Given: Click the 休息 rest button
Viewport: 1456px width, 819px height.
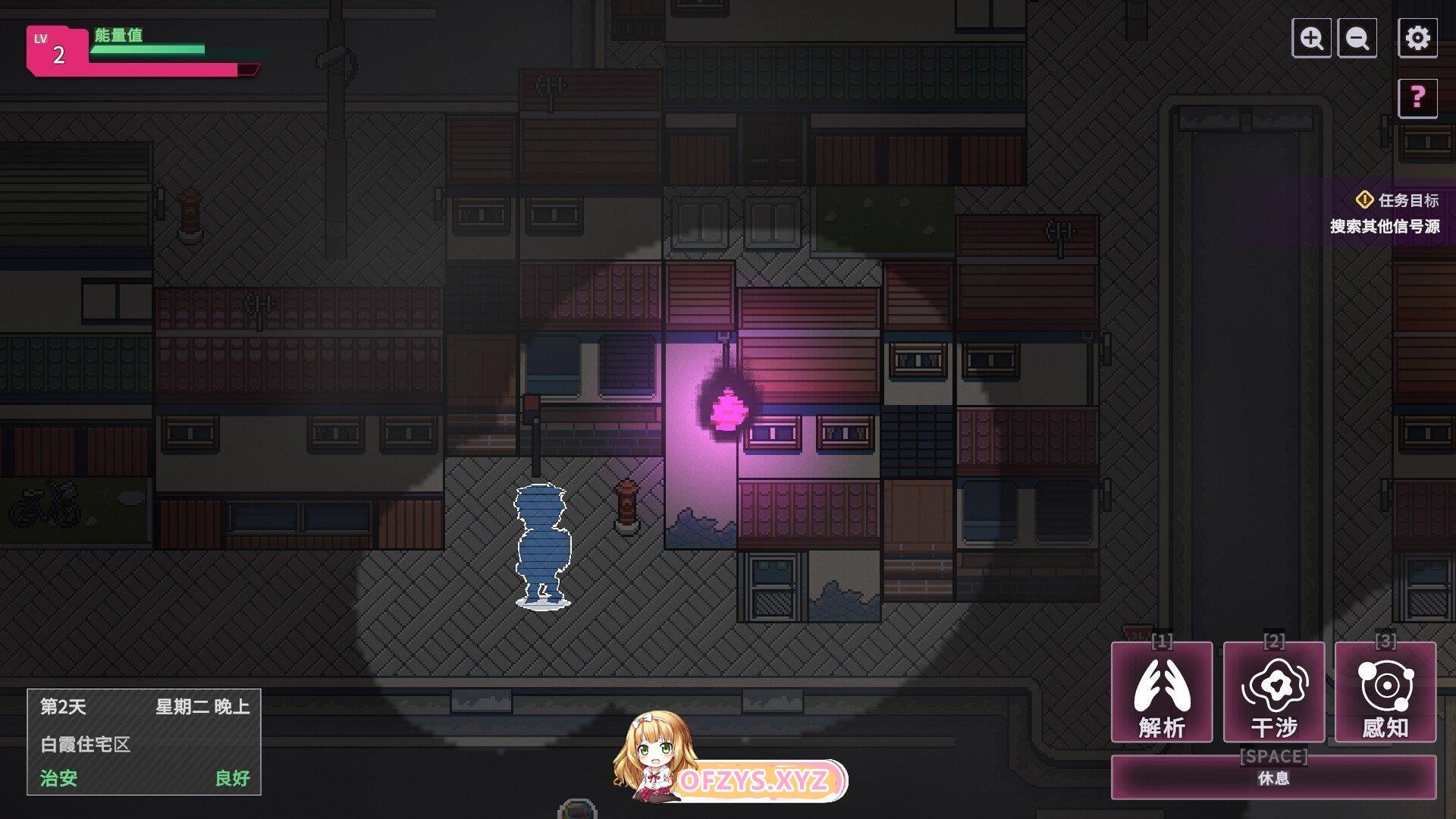Looking at the screenshot, I should coord(1273,777).
